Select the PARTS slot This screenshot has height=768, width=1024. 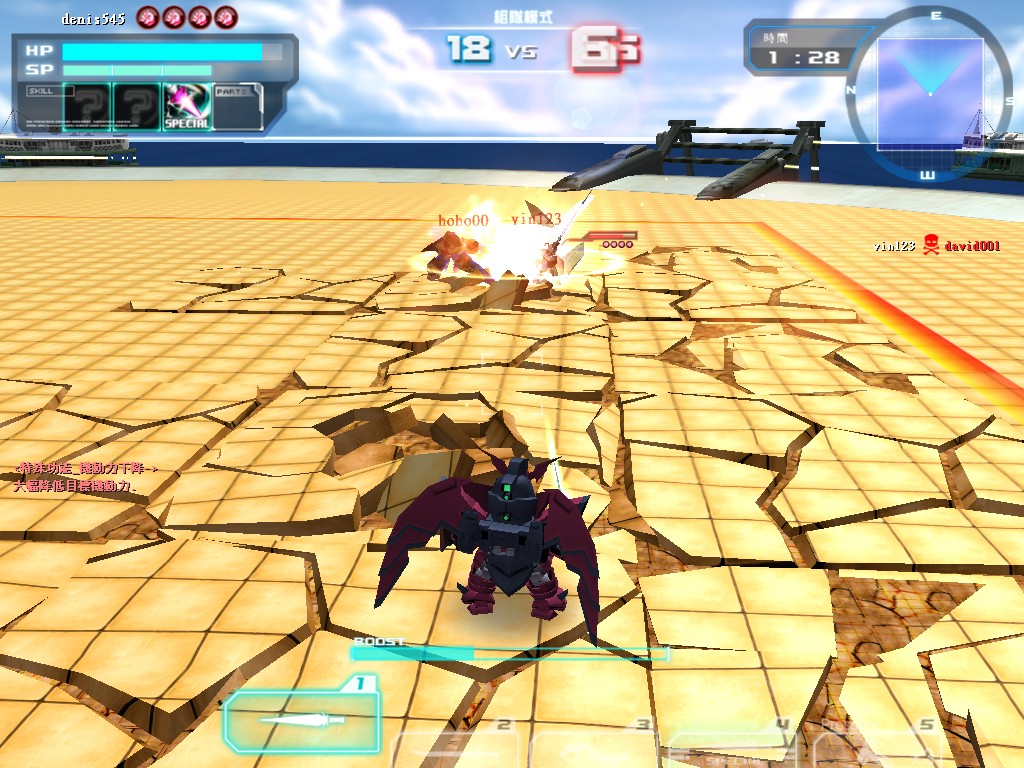point(238,107)
